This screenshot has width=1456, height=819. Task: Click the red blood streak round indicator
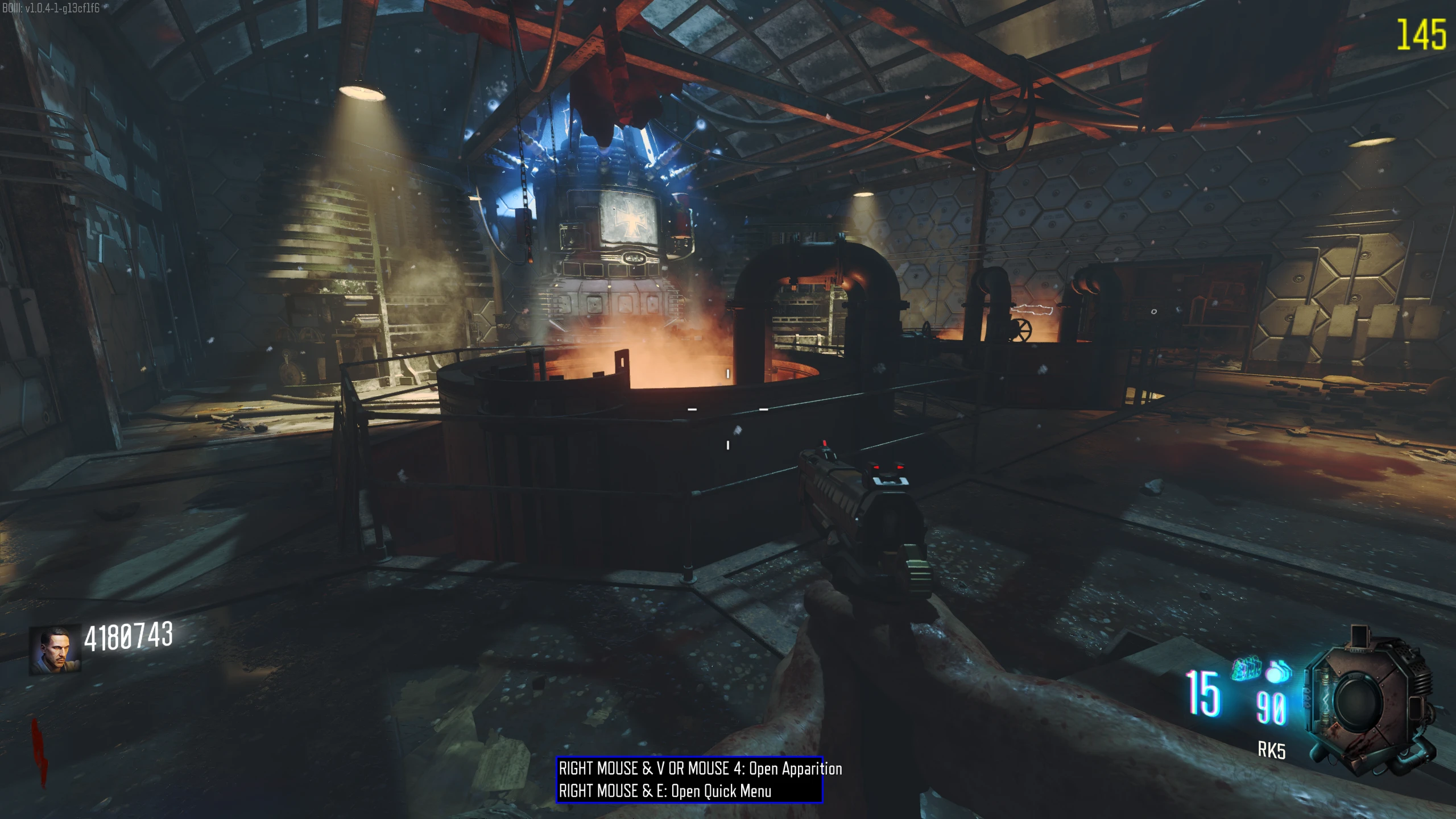(39, 752)
